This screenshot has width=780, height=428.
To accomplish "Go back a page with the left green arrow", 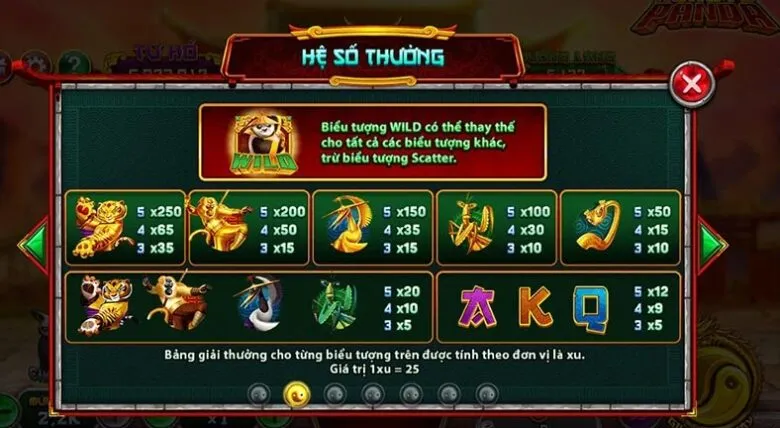I will [37, 241].
